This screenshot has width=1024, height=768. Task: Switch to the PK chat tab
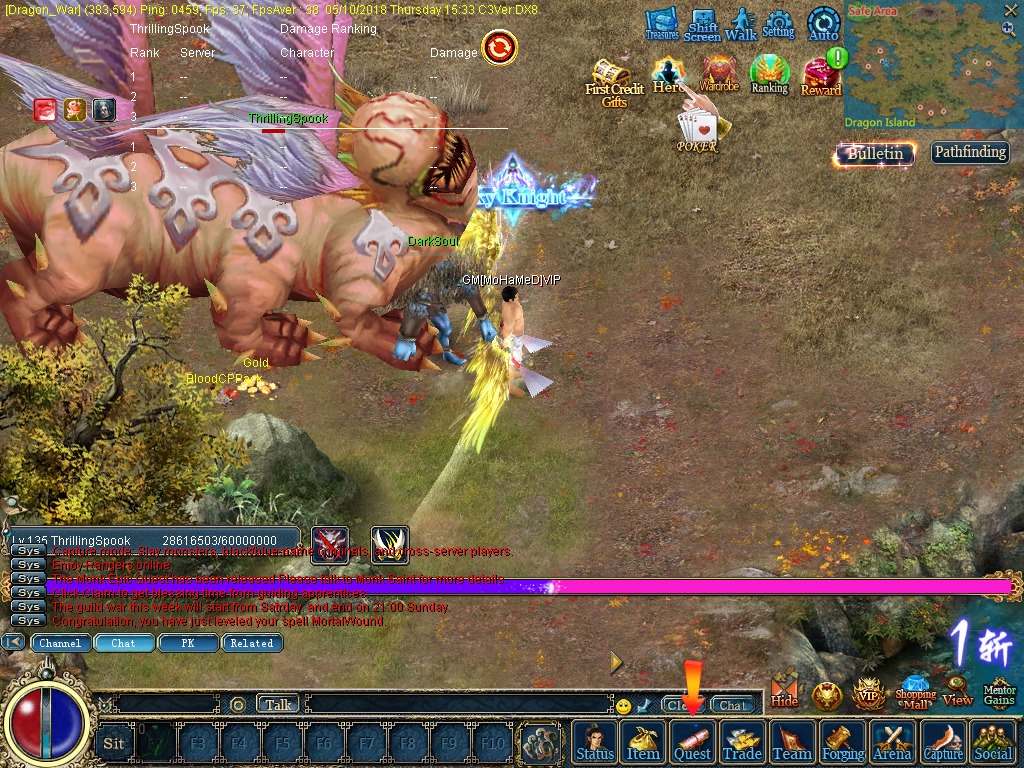point(187,643)
